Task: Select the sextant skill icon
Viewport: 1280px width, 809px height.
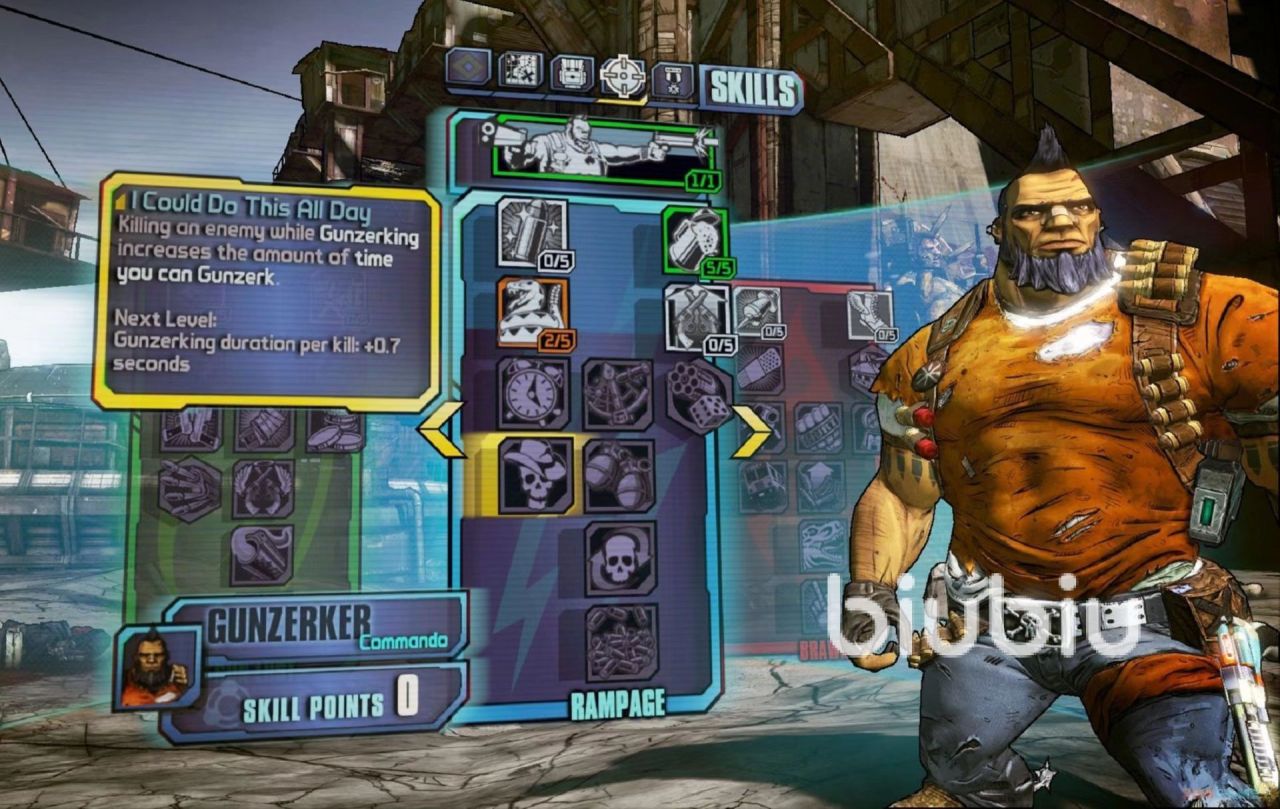Action: click(x=617, y=394)
